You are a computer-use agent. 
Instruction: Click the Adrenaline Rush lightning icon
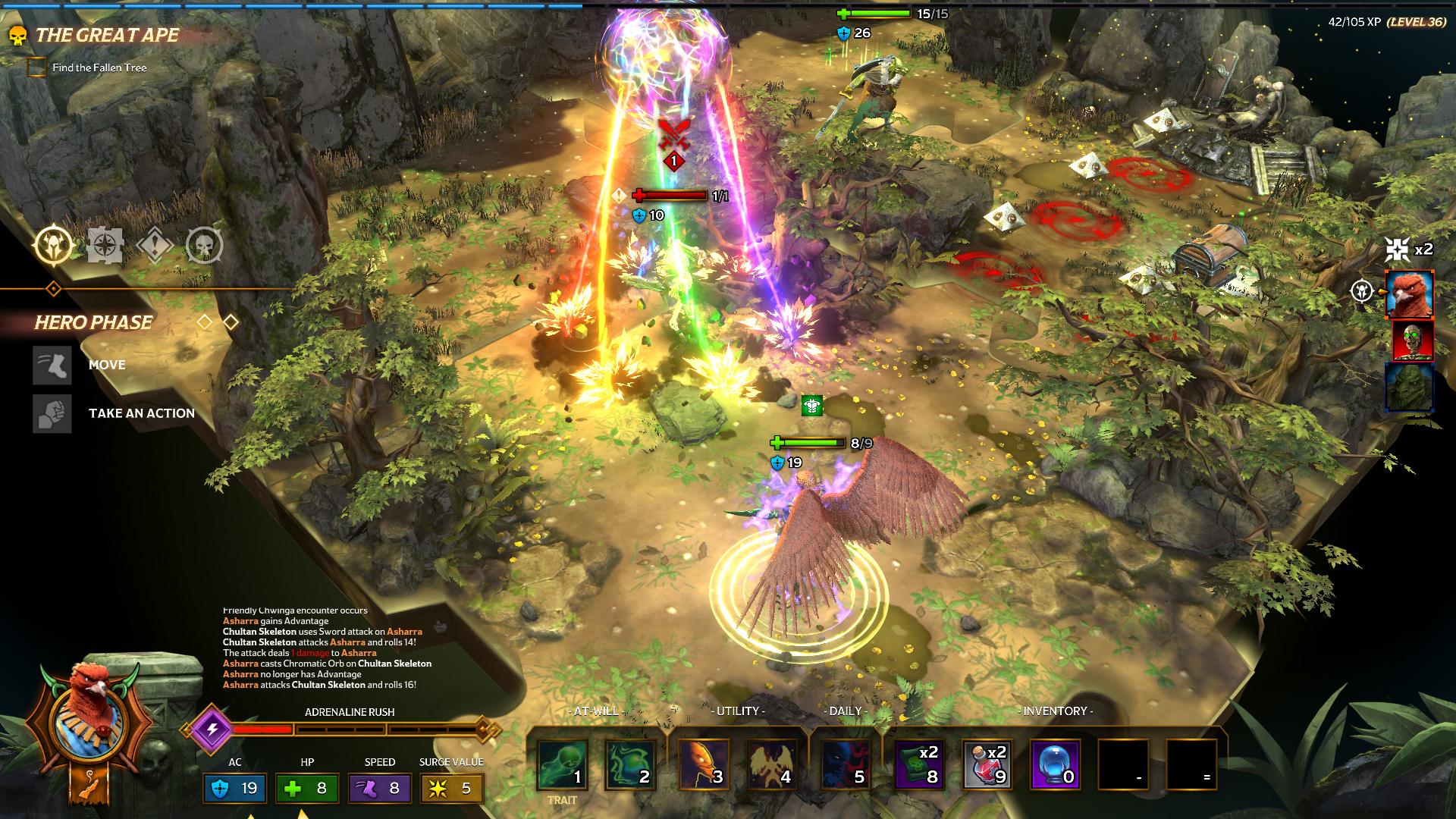tap(212, 729)
